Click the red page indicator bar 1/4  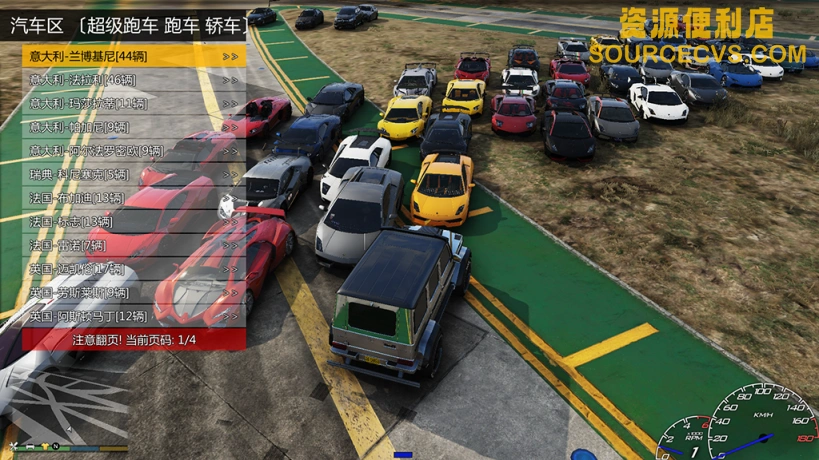tap(133, 340)
